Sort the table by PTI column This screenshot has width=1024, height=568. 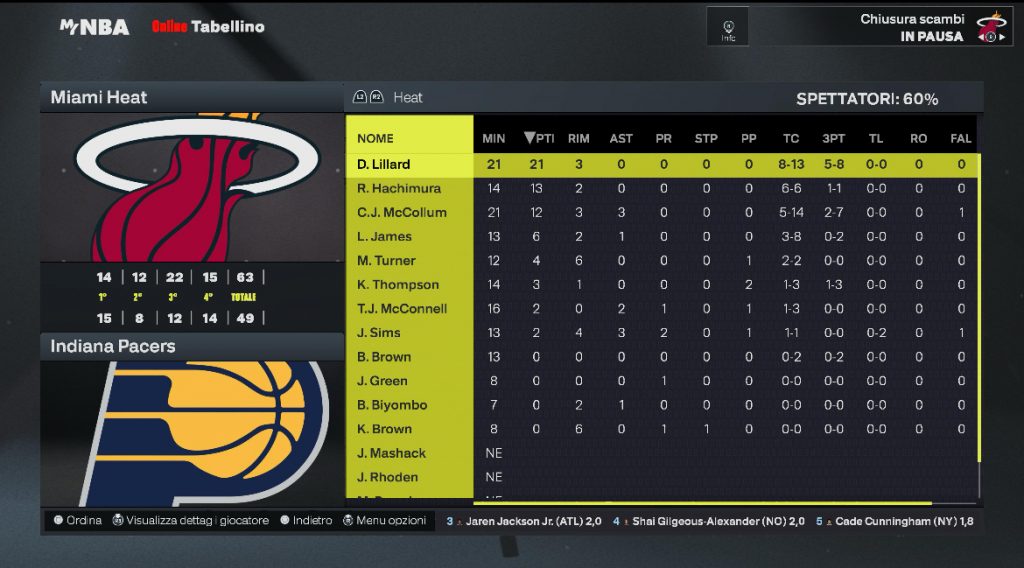pos(539,138)
